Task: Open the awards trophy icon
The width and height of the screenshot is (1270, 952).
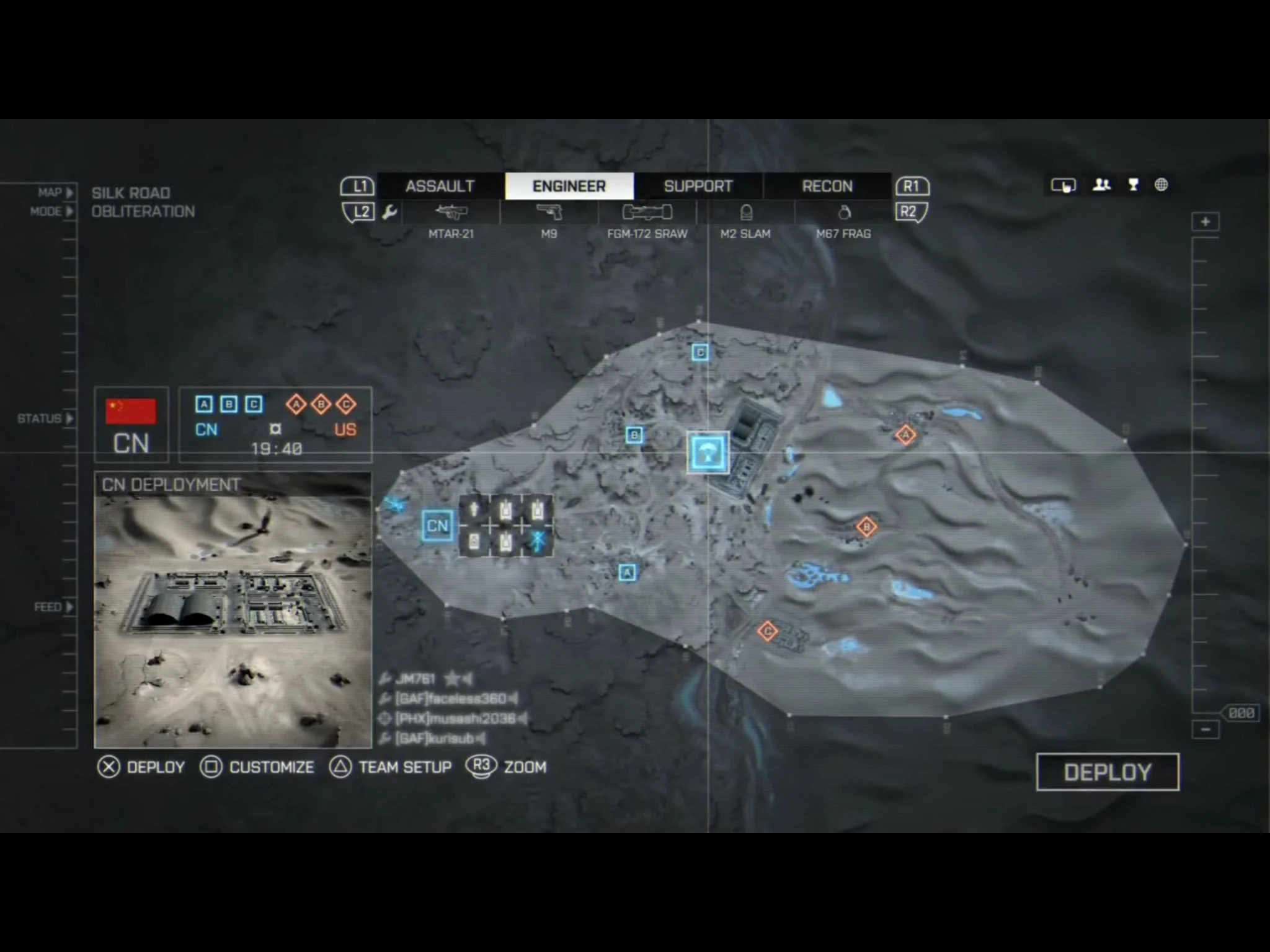Action: (x=1132, y=184)
